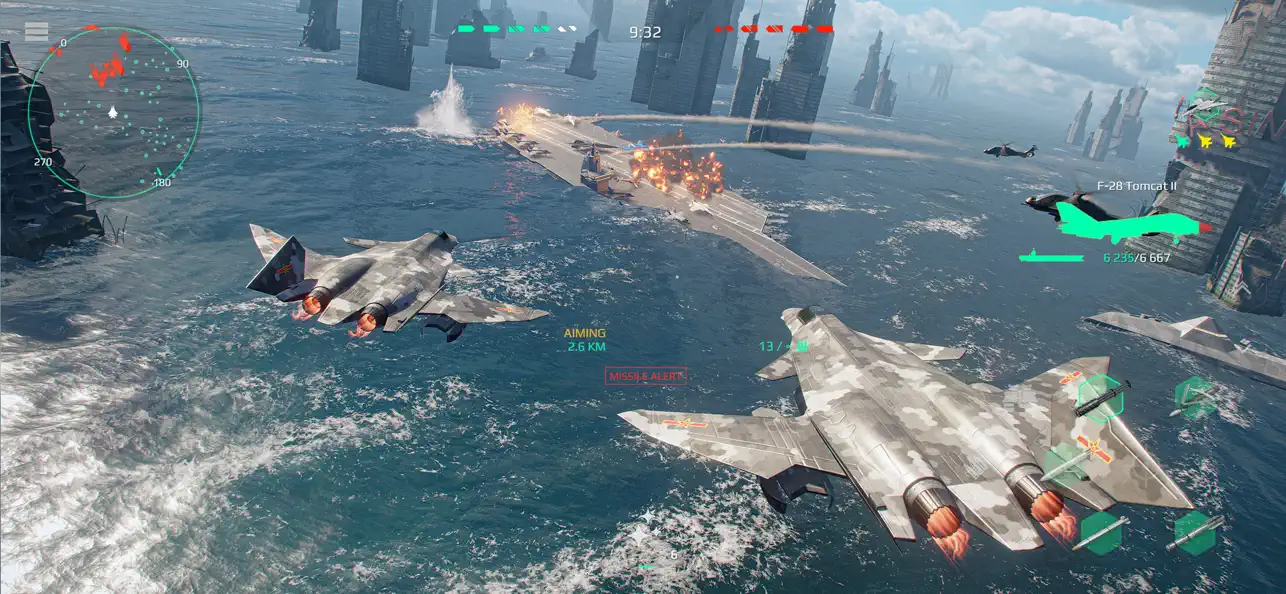1286x594 pixels.
Task: Activate the thick rocket pod weapon
Action: [1196, 532]
